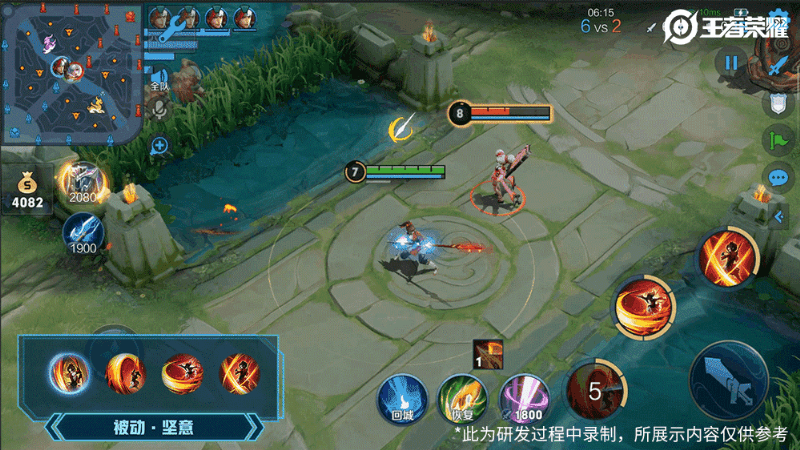Tap the plus magnifier button below the microphone
Screen dimensions: 800x450
[158, 146]
